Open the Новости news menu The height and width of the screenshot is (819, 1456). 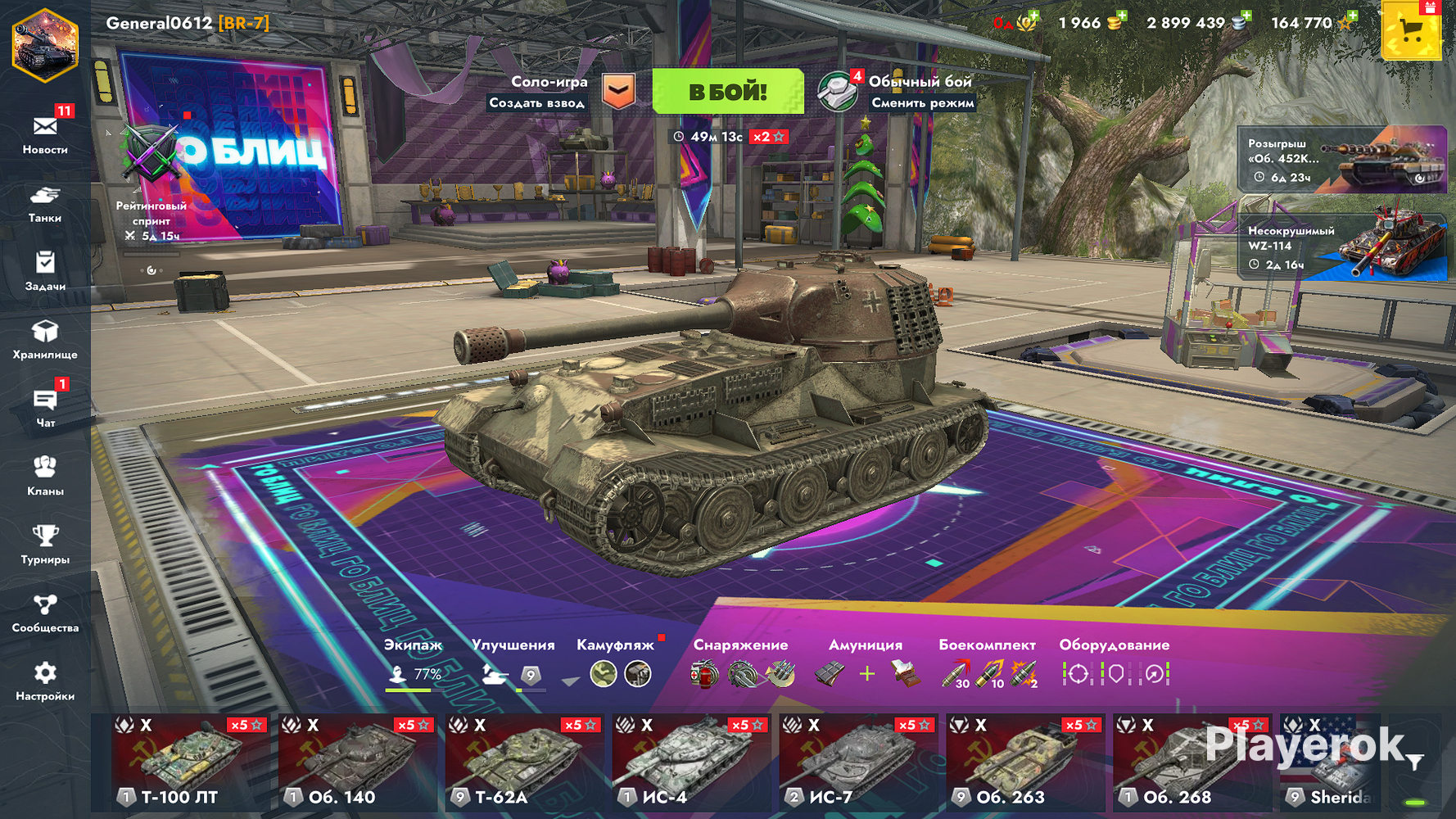[45, 133]
